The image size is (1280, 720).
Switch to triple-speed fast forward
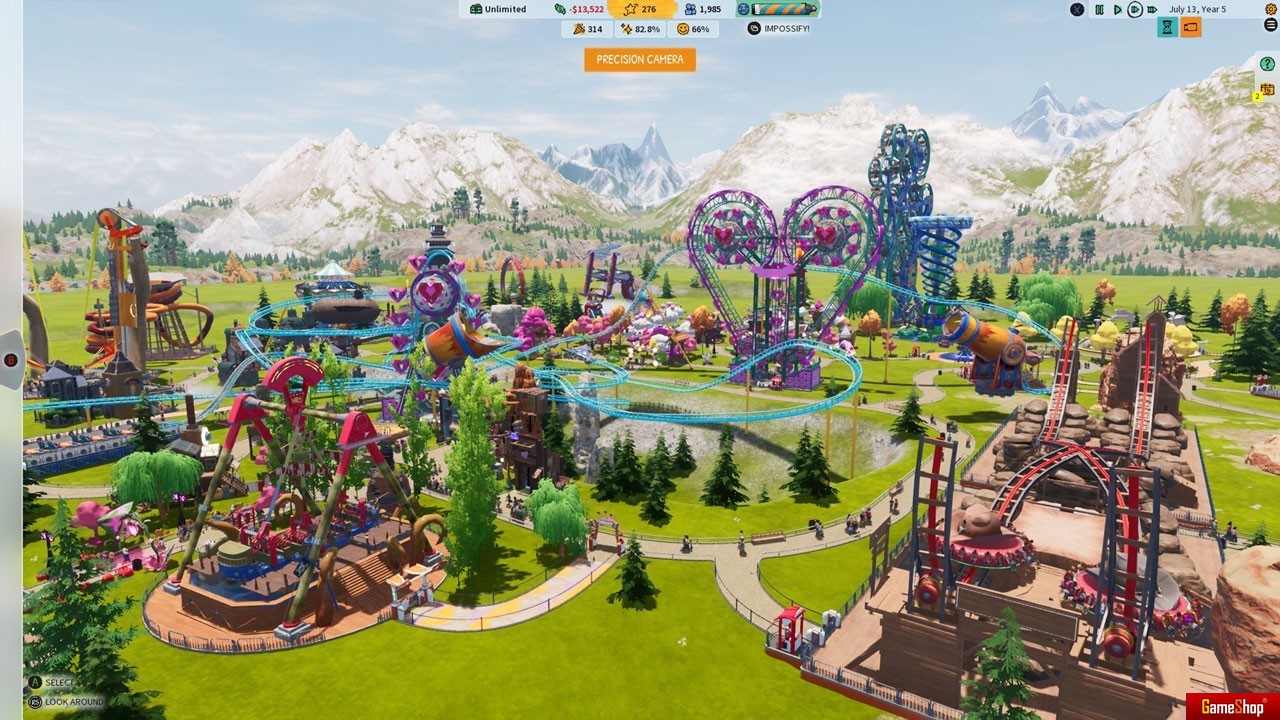click(x=1153, y=10)
